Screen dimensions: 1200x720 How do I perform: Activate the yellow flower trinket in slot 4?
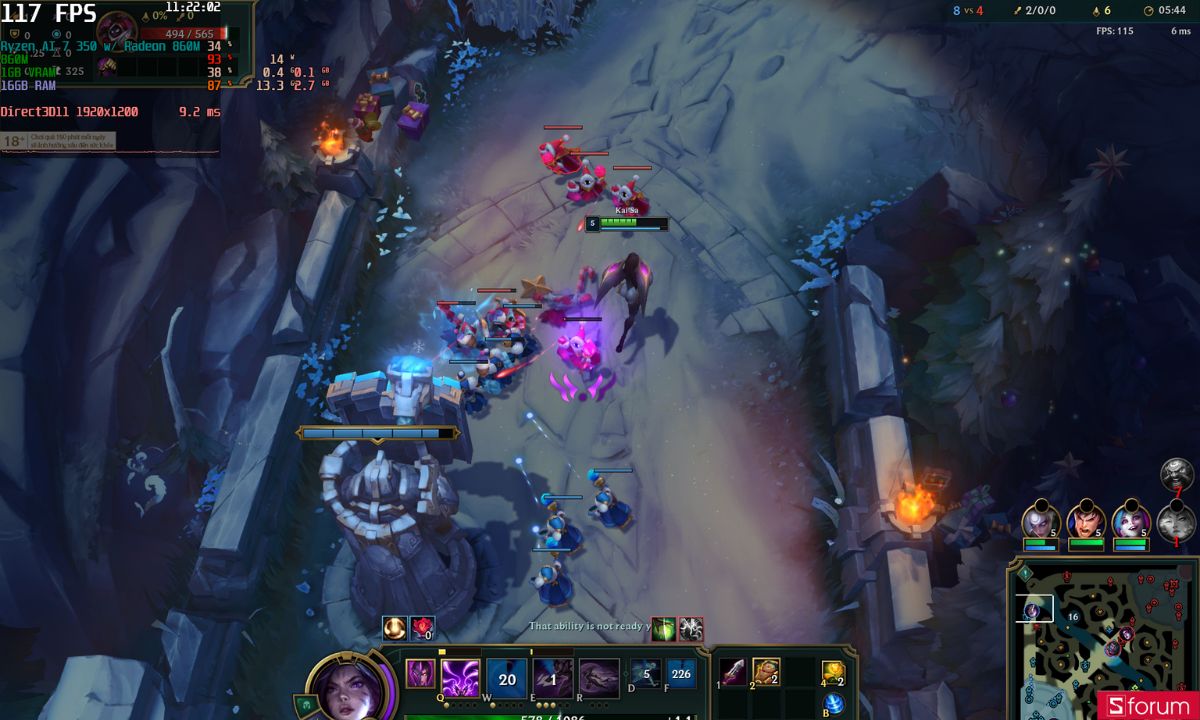tap(833, 673)
